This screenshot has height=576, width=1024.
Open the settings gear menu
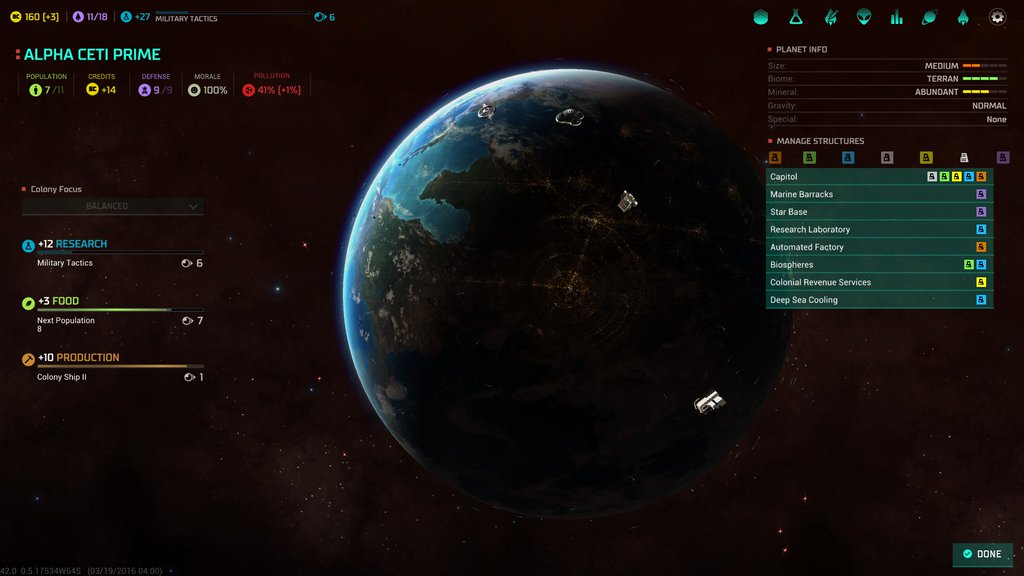point(997,17)
